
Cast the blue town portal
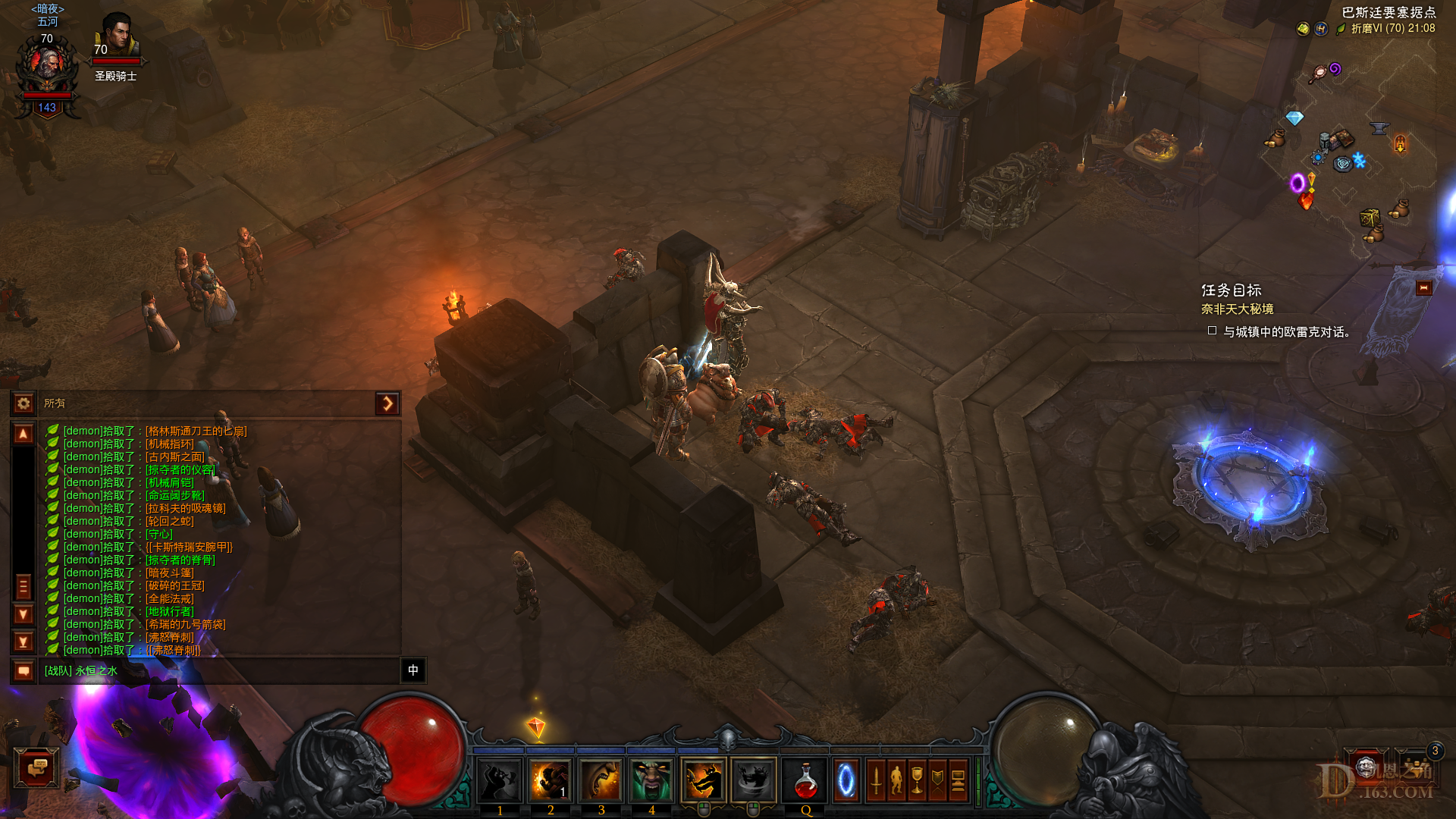pos(846,780)
